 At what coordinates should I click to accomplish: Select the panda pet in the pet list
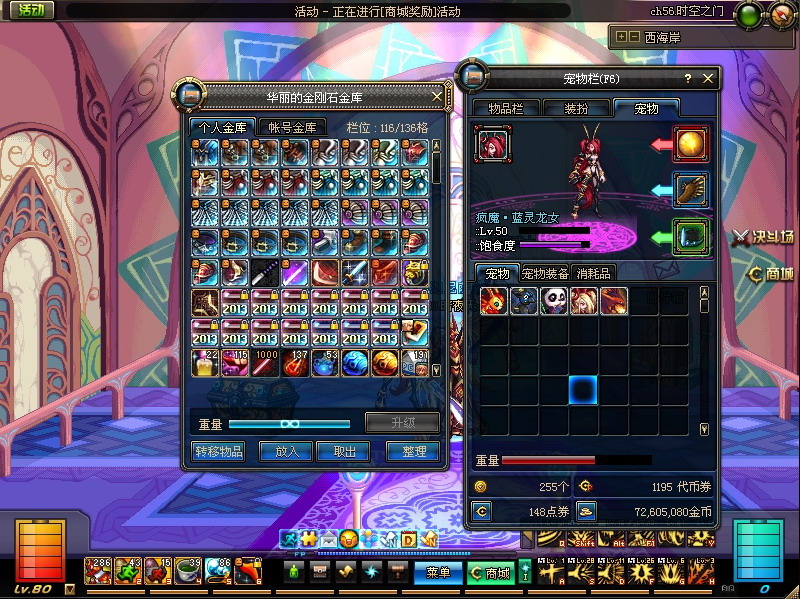point(554,301)
